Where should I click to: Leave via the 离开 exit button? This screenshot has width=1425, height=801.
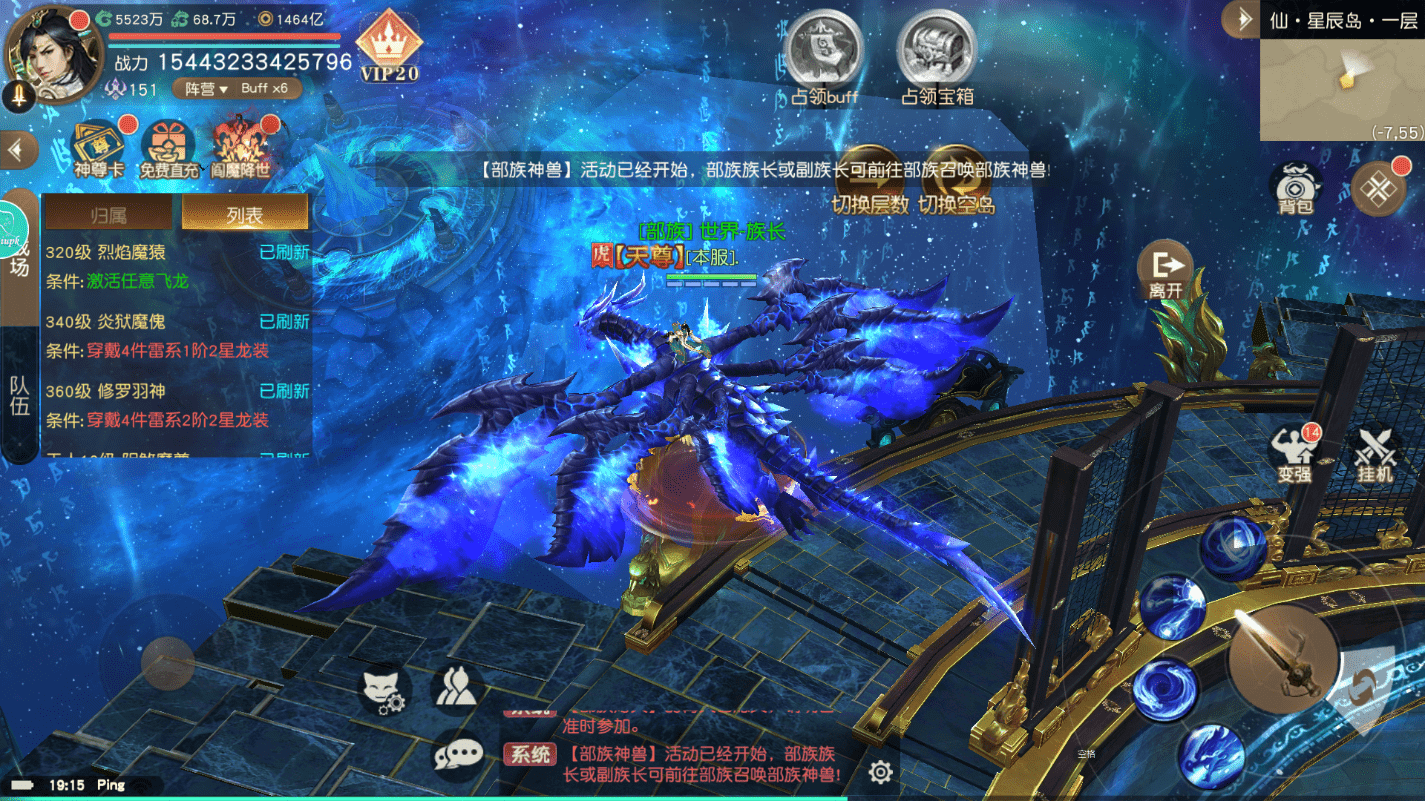(x=1165, y=272)
